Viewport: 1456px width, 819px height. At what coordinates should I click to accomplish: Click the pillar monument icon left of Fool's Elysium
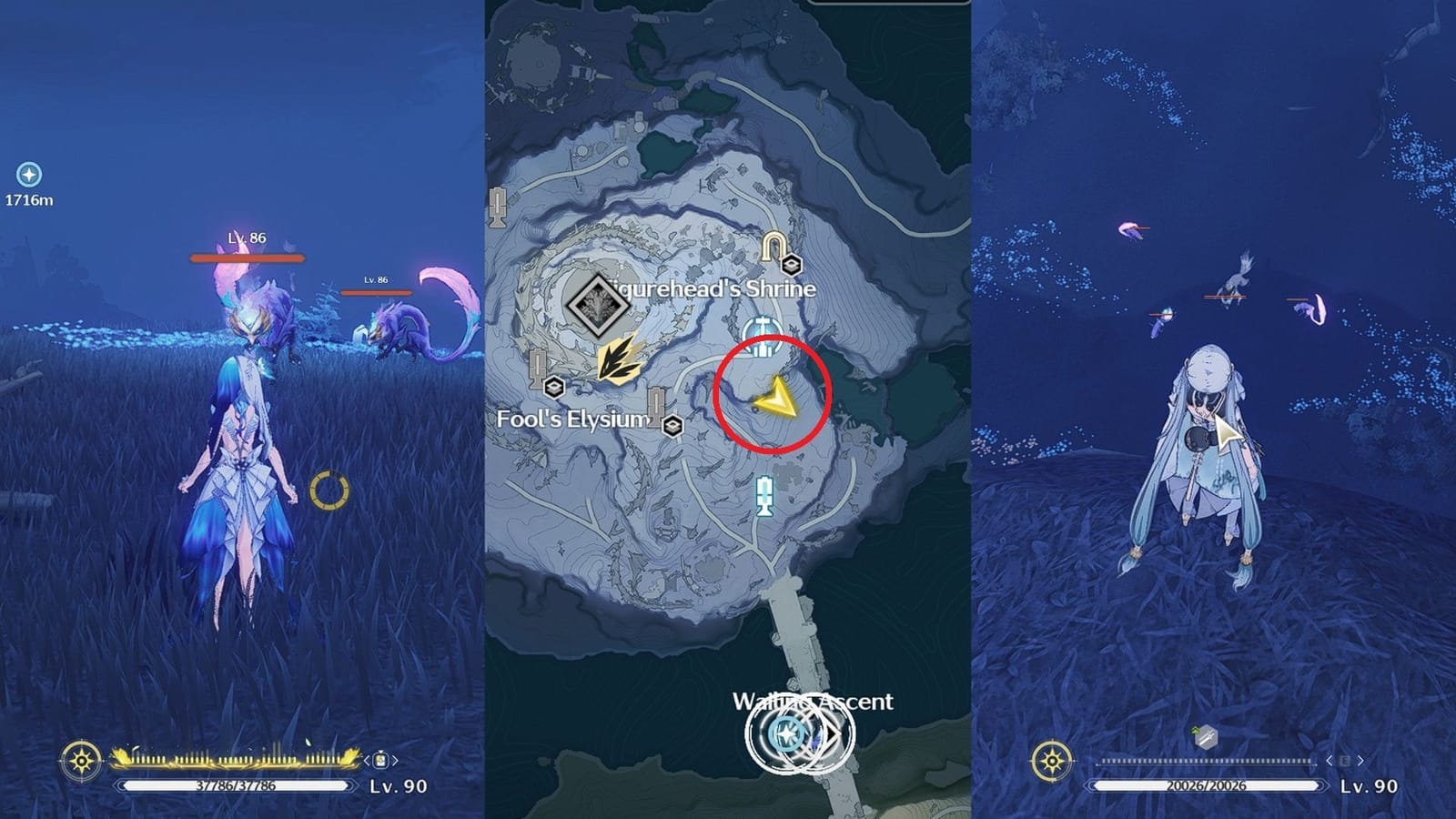tap(538, 368)
